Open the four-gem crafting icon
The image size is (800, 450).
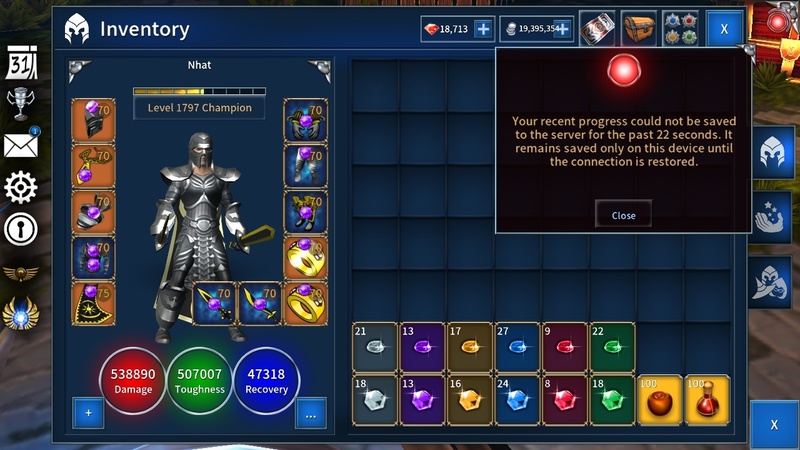click(x=682, y=28)
